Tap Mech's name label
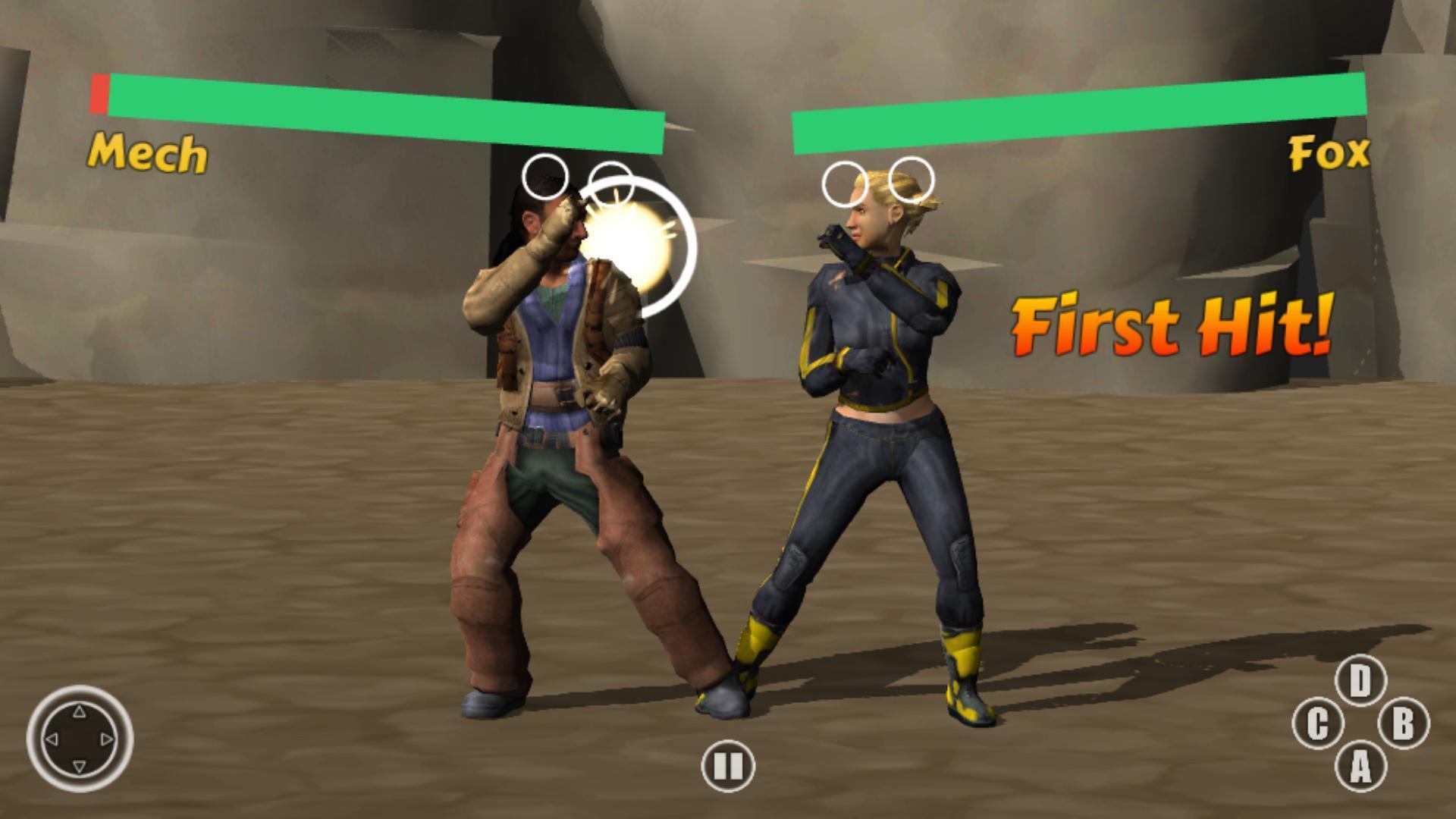1456x819 pixels. click(149, 154)
